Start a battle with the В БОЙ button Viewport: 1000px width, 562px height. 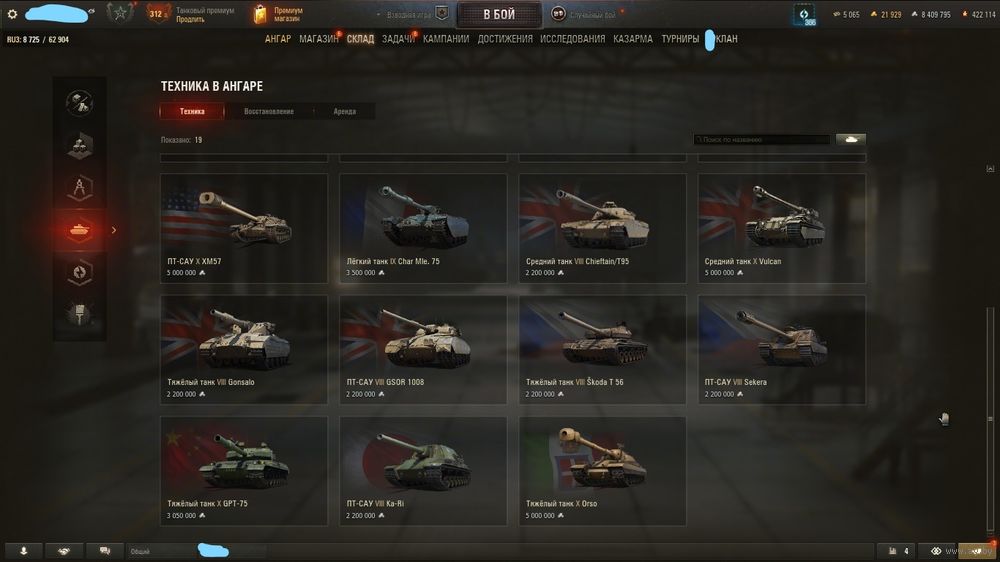[499, 14]
